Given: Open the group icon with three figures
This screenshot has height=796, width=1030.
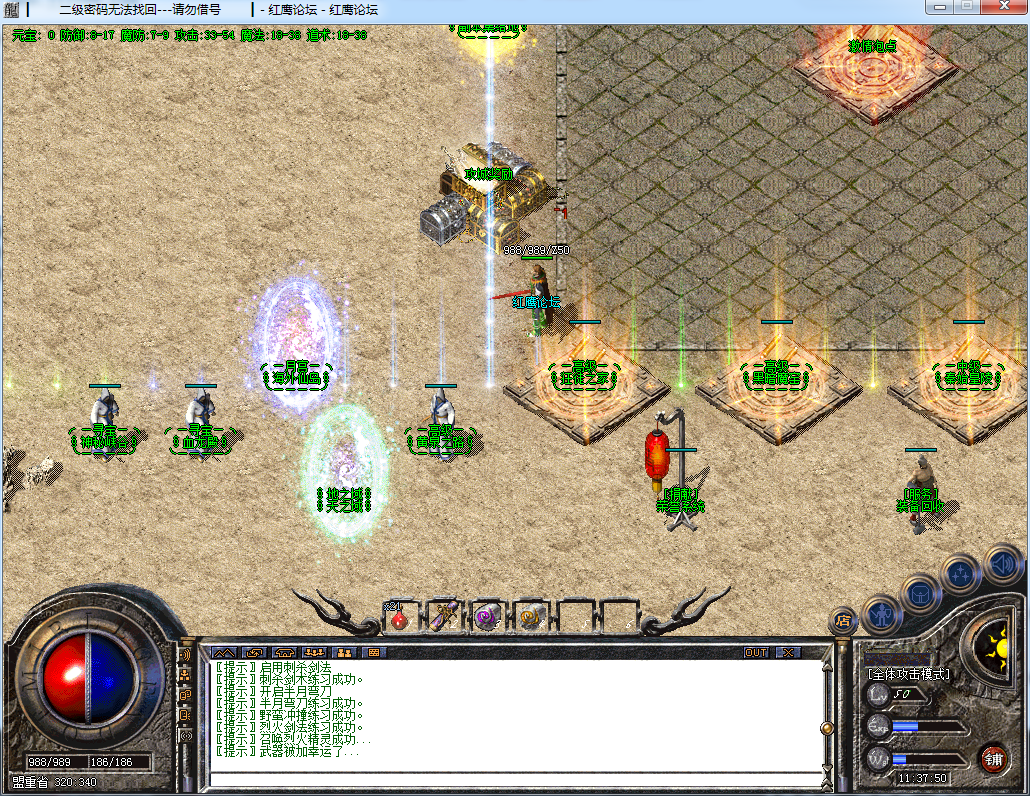Looking at the screenshot, I should [315, 652].
